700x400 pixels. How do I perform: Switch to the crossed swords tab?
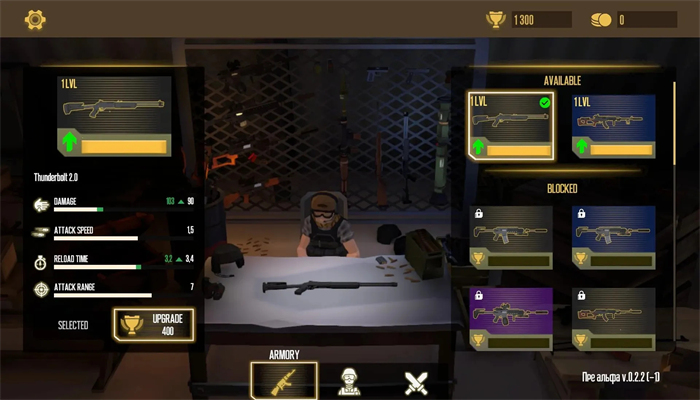pyautogui.click(x=416, y=380)
